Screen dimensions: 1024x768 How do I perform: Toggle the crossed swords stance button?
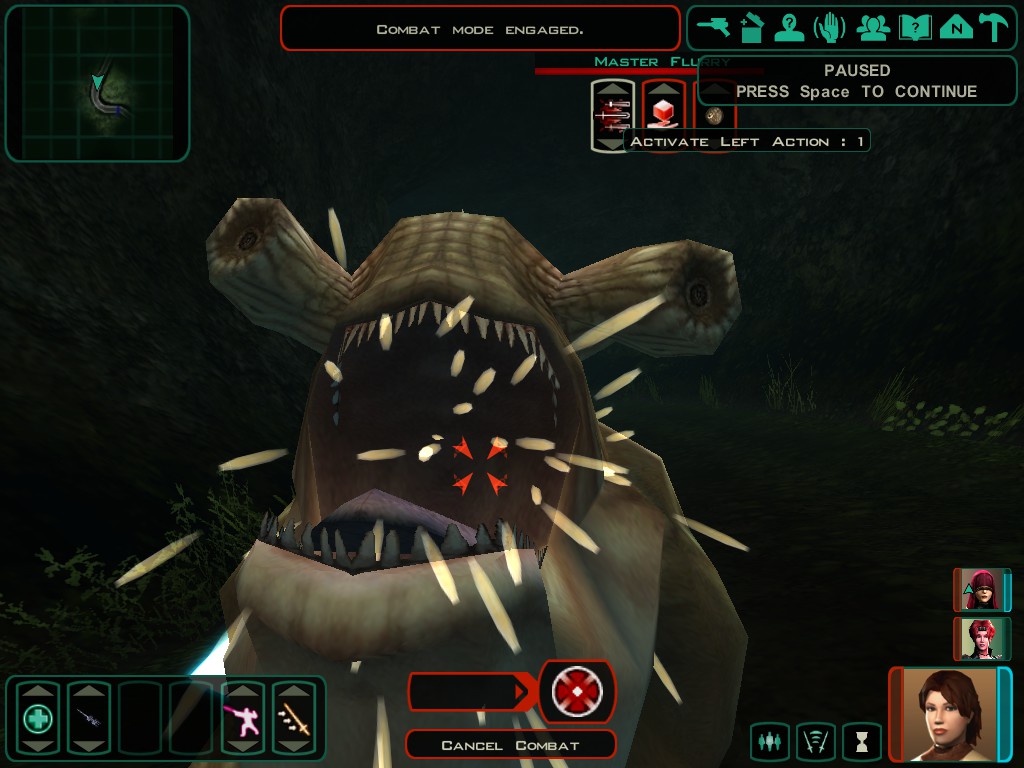[x=815, y=742]
